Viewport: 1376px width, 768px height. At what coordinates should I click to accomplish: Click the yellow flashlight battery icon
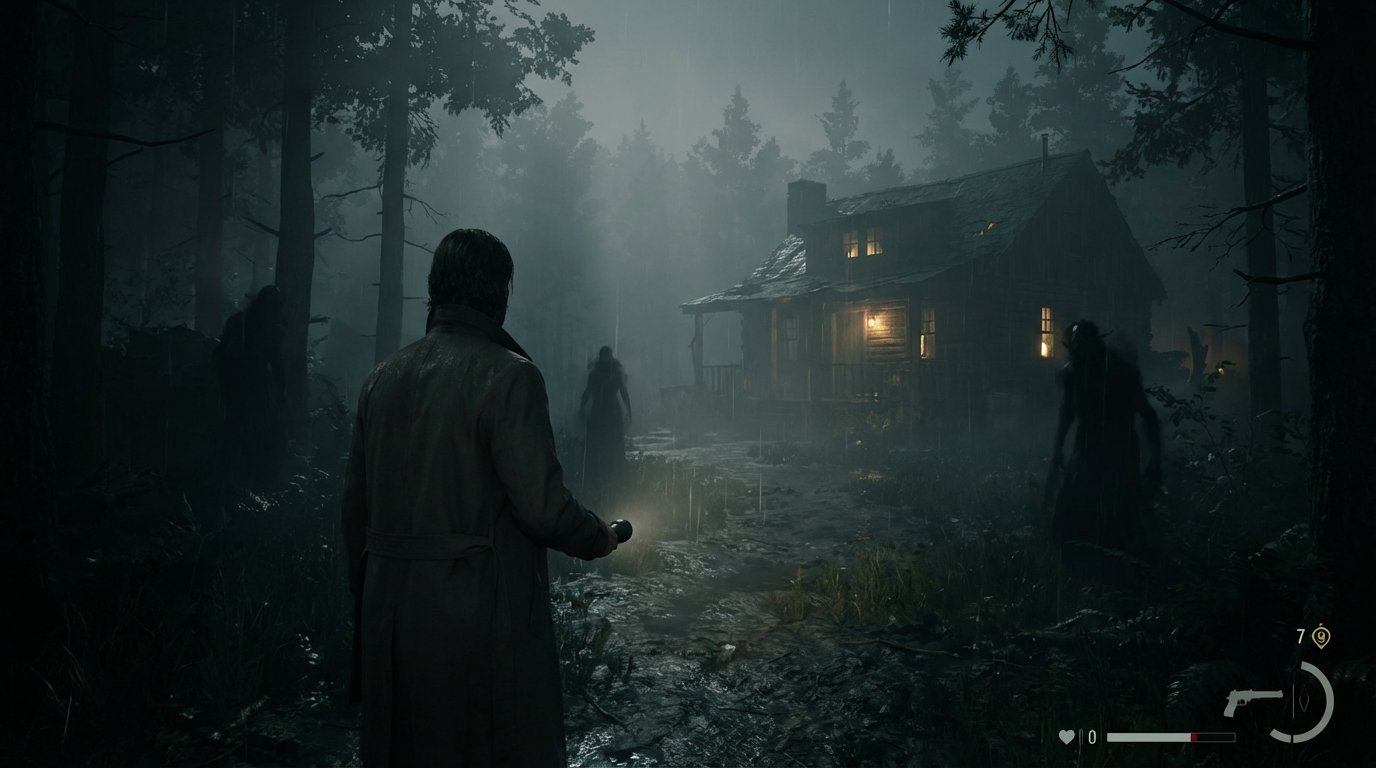(x=1322, y=637)
